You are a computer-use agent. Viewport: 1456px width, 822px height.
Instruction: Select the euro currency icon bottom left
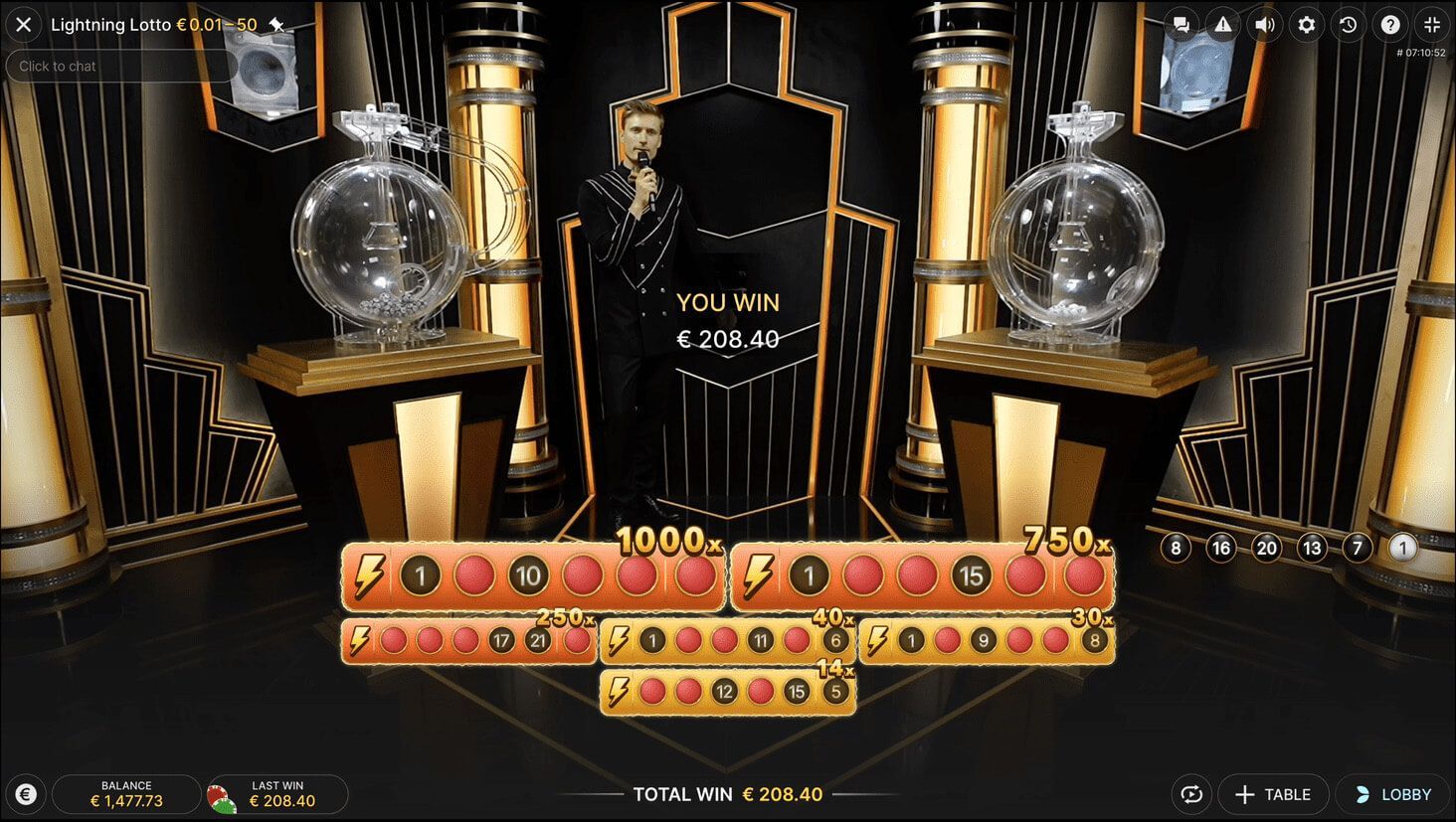coord(26,794)
